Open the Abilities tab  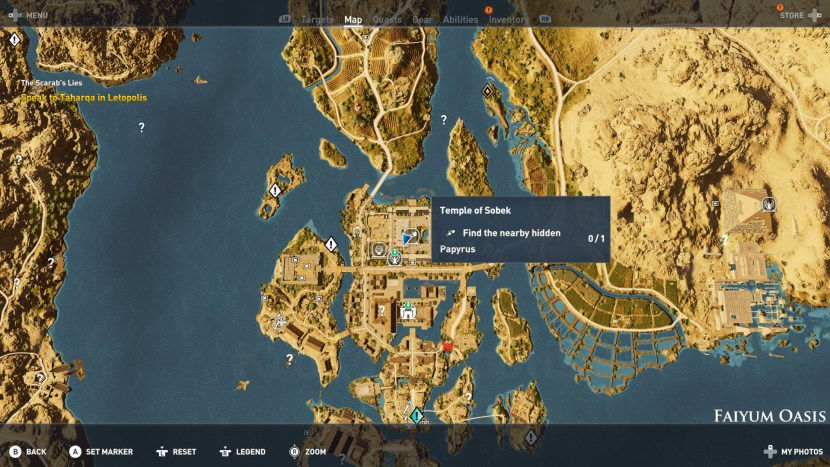click(x=460, y=19)
